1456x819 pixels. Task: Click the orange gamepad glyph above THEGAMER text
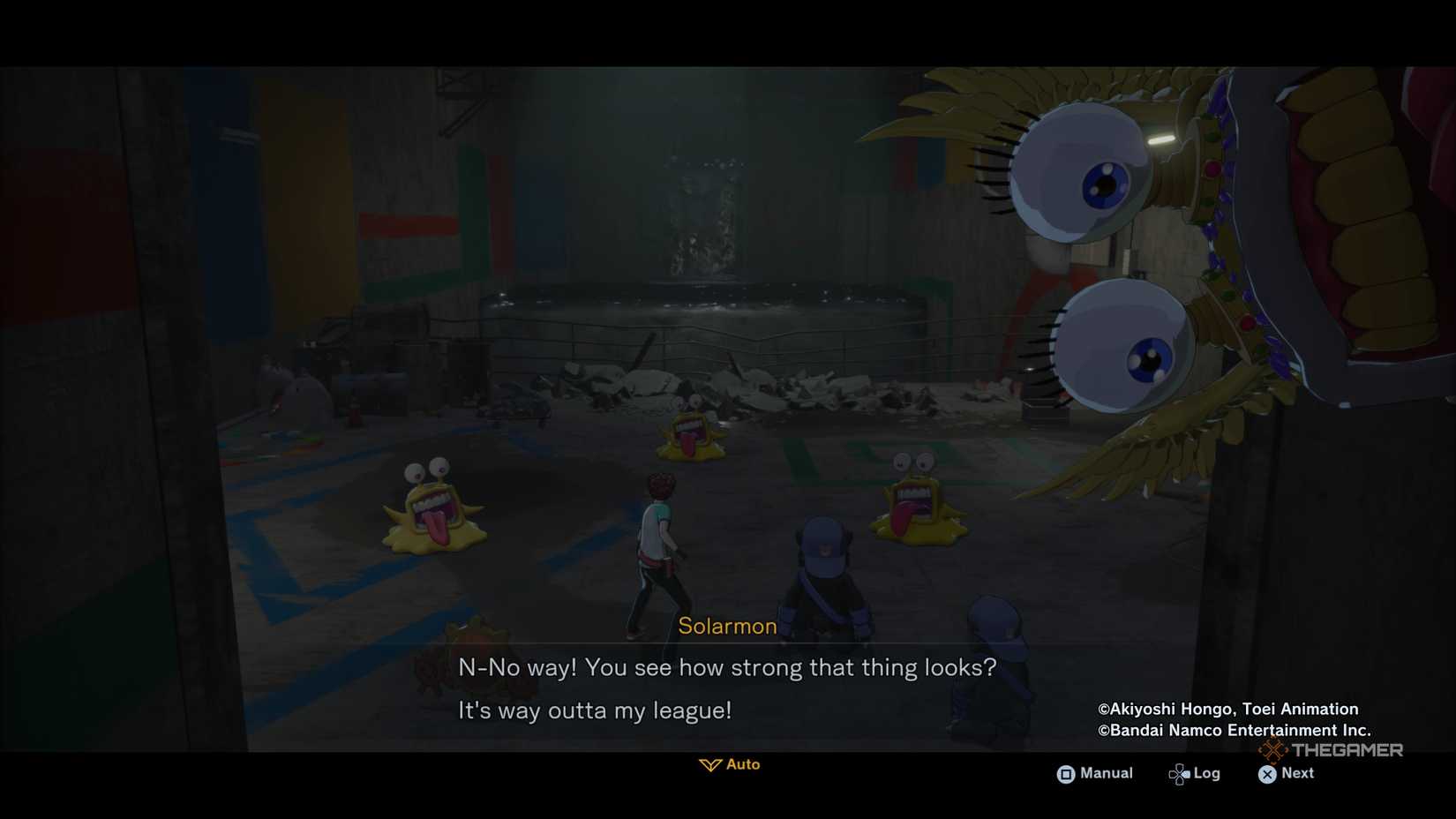click(1273, 749)
